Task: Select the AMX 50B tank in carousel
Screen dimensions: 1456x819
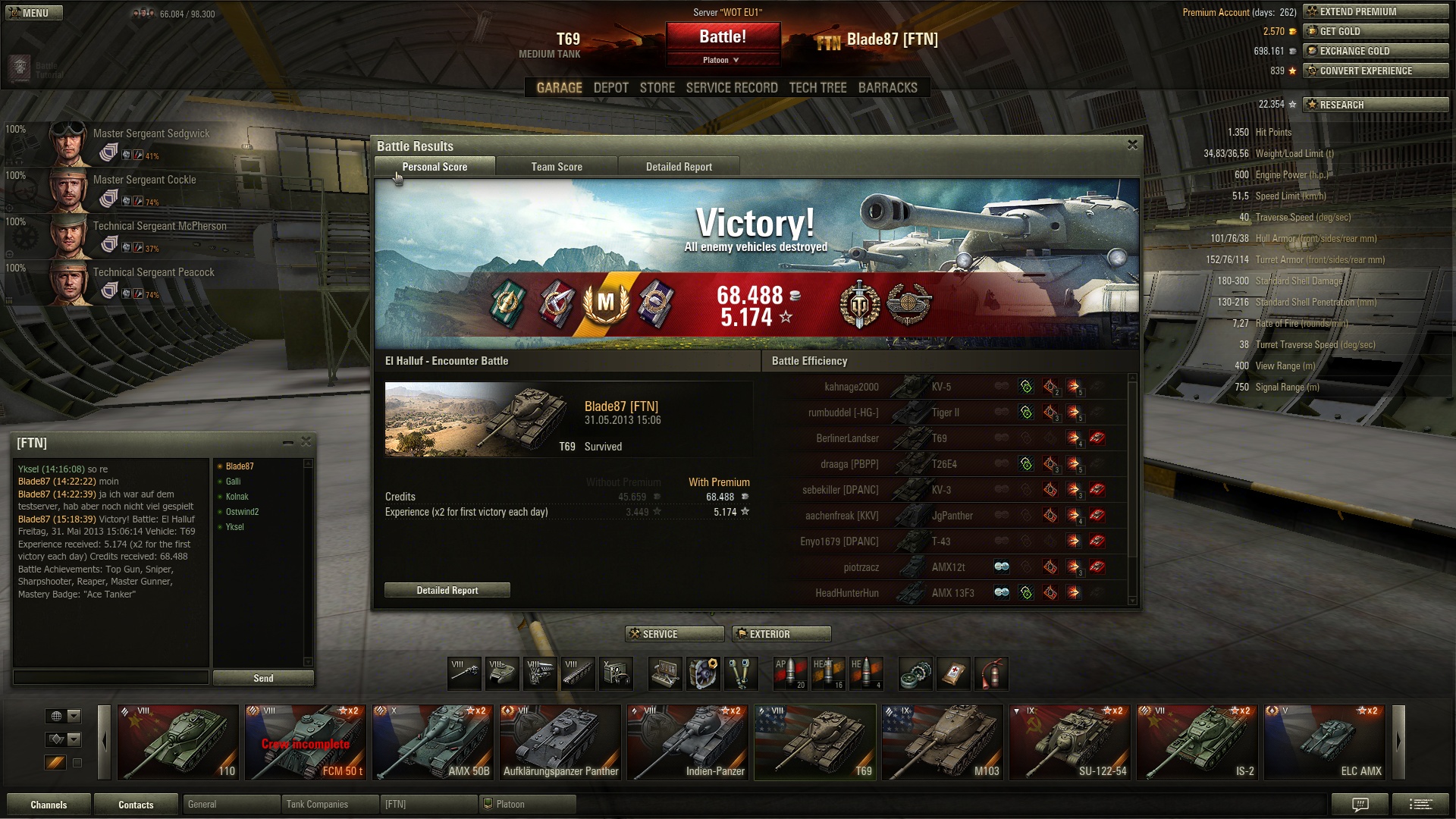Action: 433,743
